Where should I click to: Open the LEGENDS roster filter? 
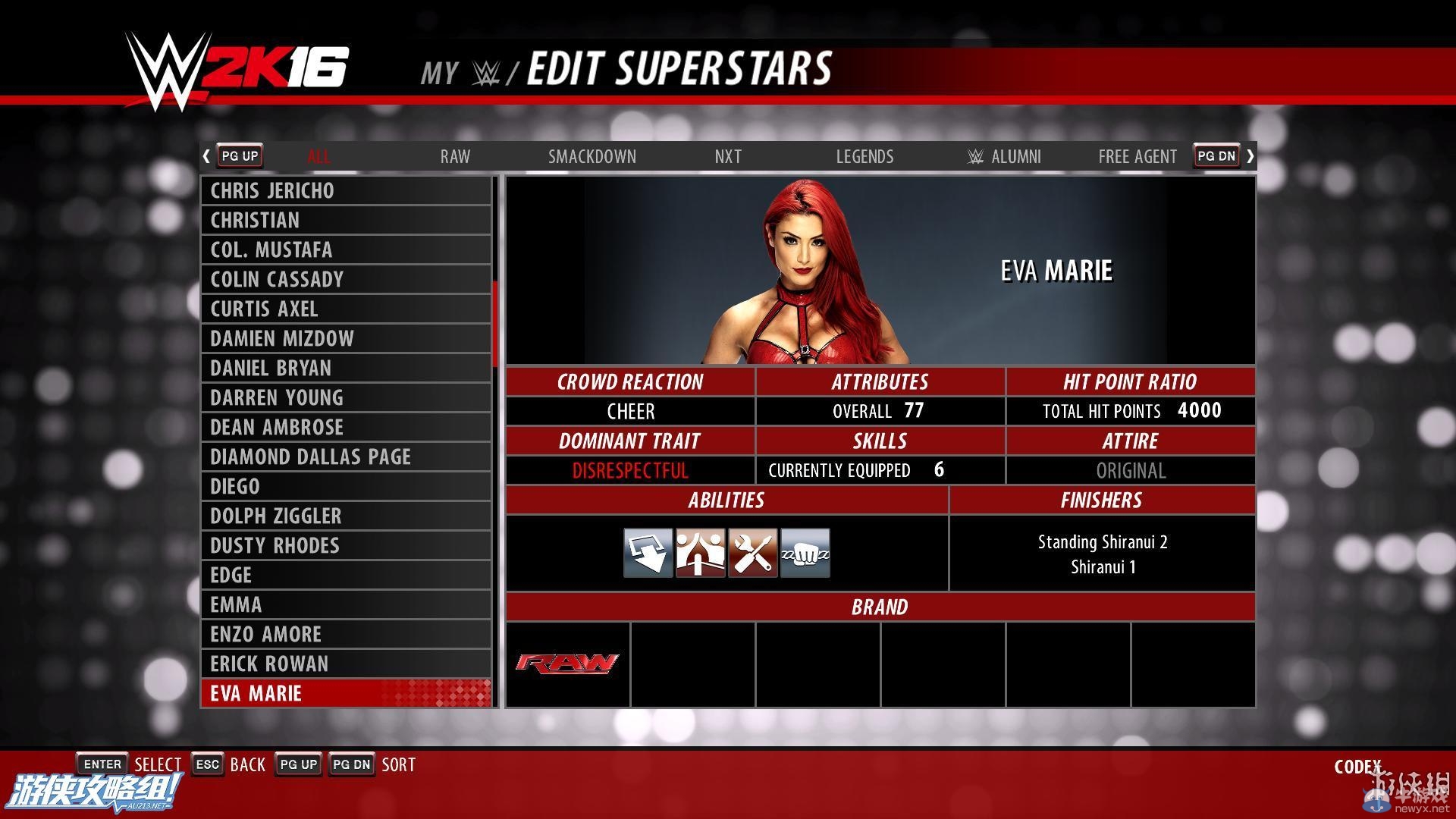pos(864,156)
